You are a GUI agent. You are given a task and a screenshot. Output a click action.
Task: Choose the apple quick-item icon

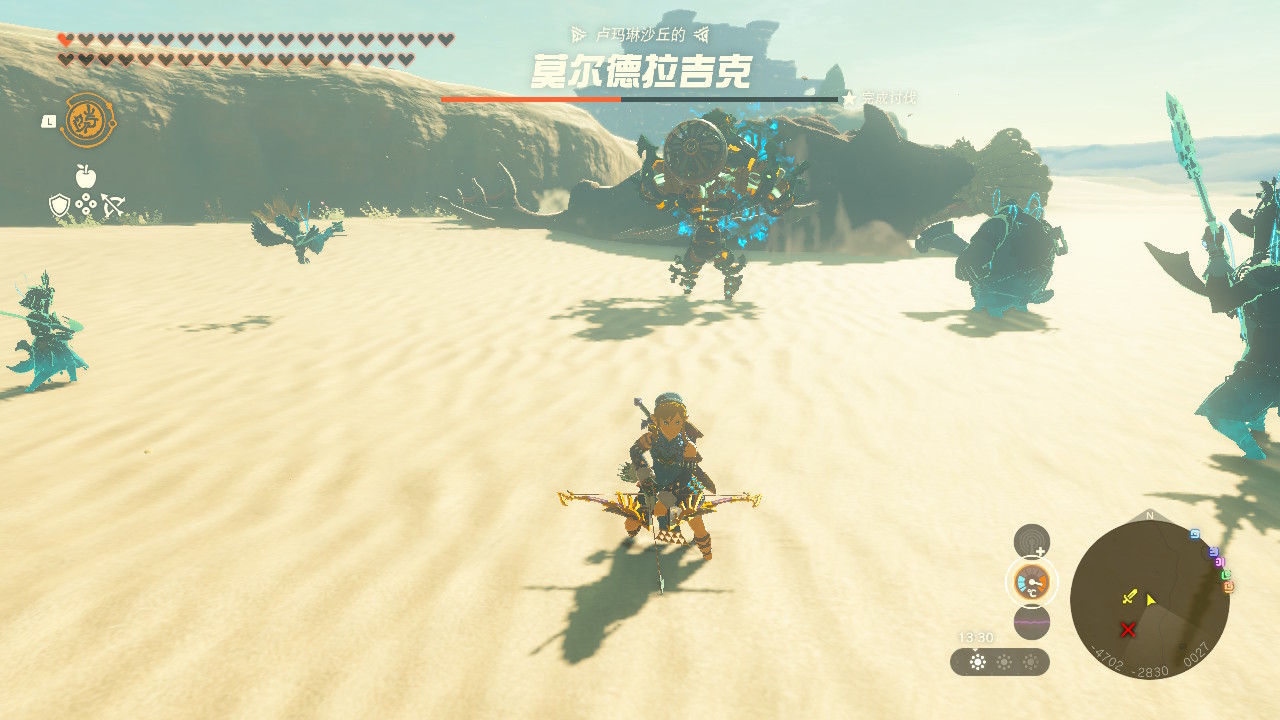tap(86, 177)
